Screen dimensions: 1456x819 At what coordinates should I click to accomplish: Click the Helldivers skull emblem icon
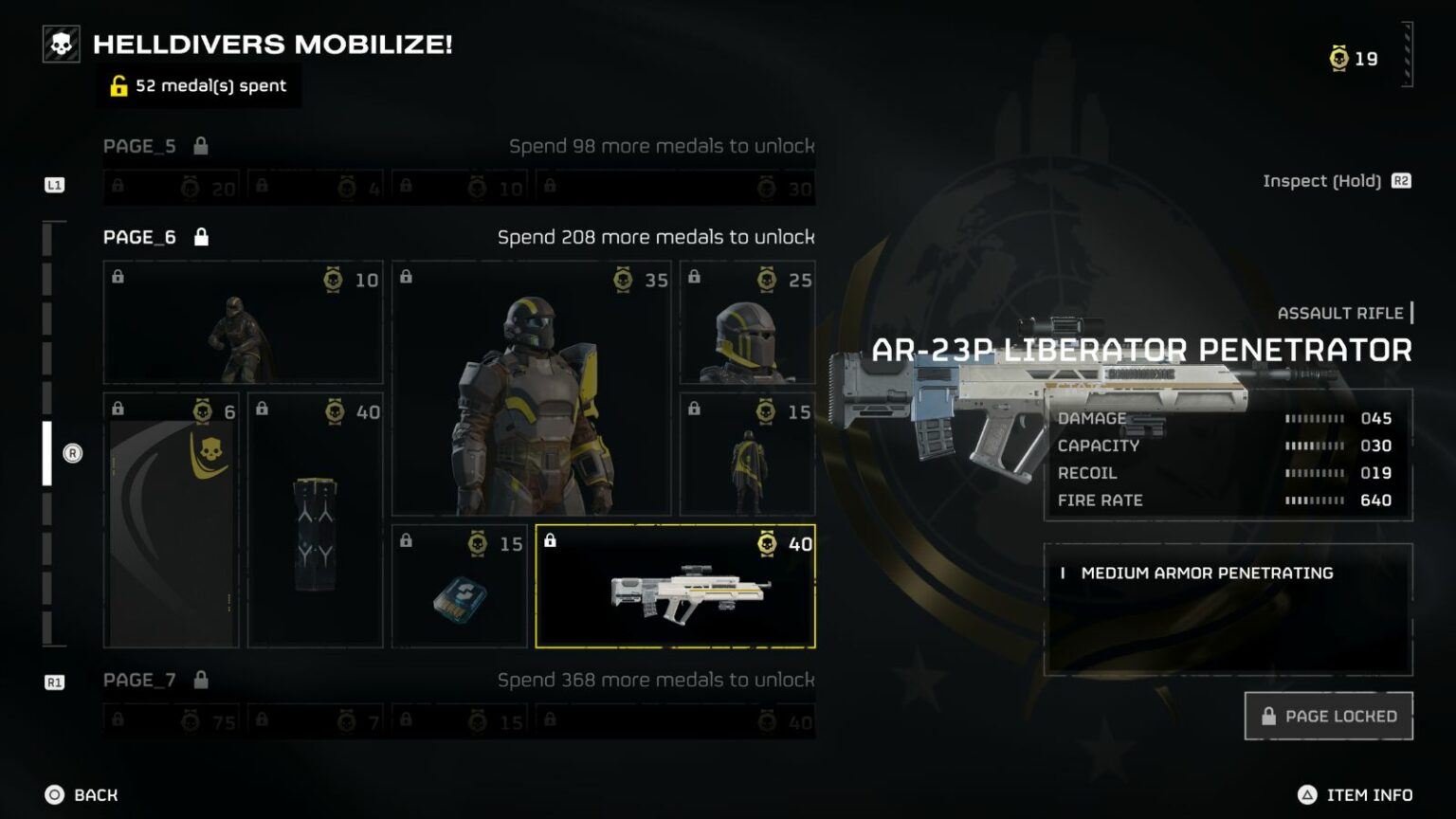[62, 45]
